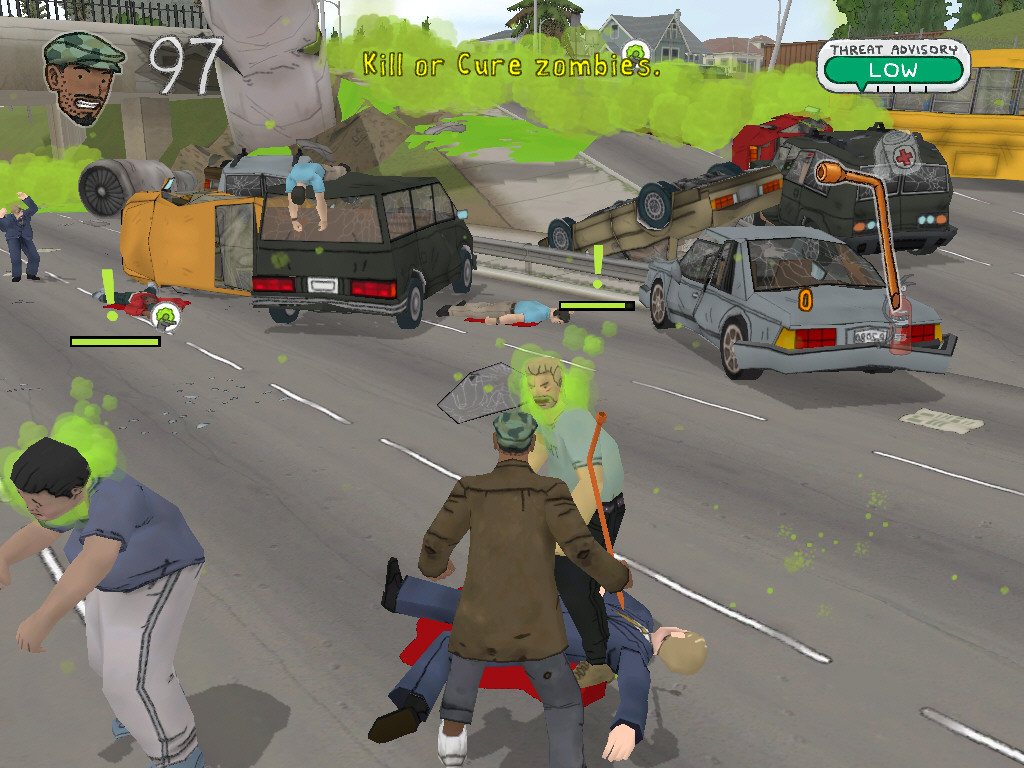Open the Threat Advisory indicator
This screenshot has height=768, width=1024.
pos(893,65)
